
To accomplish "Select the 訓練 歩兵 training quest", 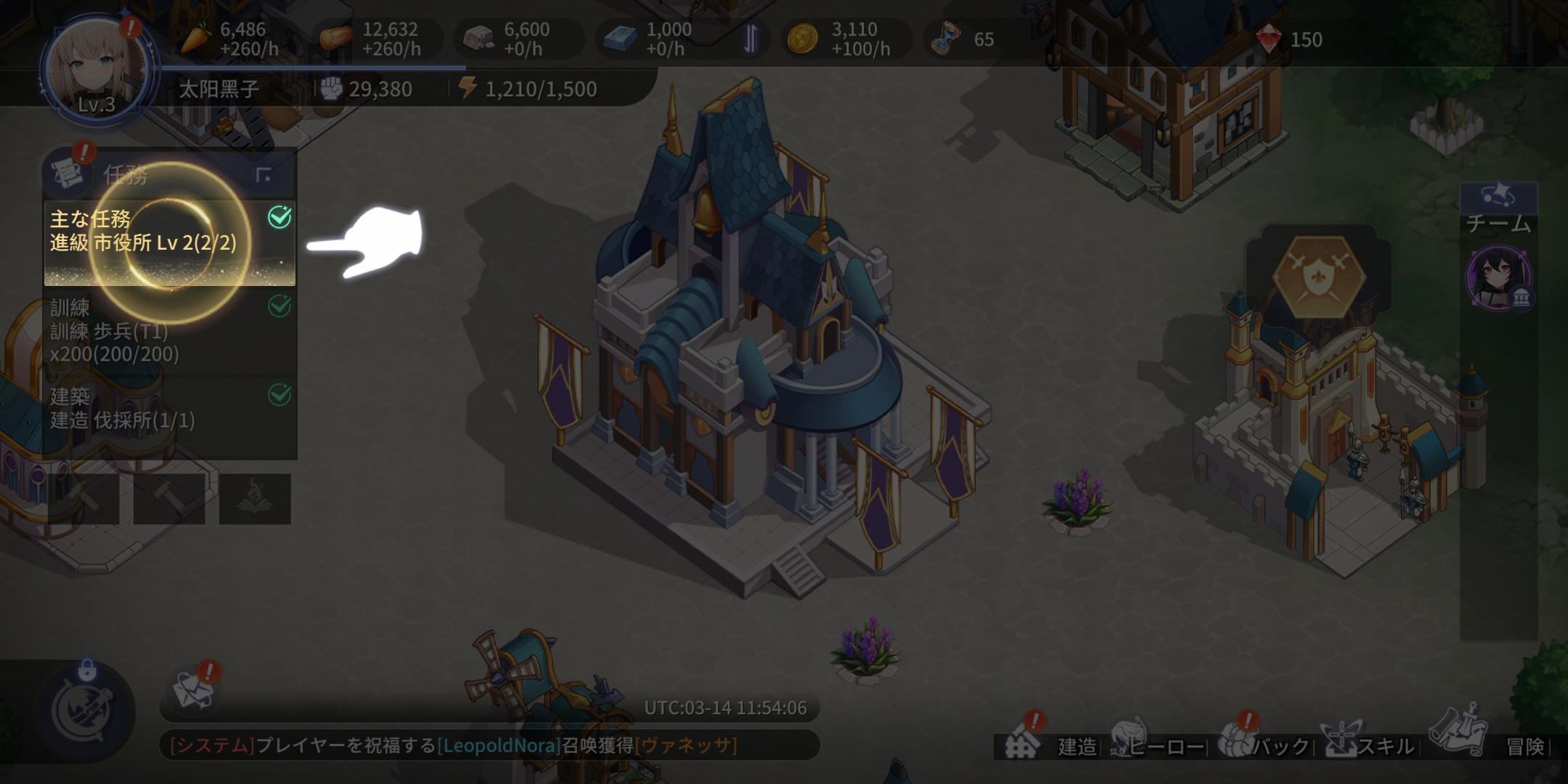I will pos(169,331).
